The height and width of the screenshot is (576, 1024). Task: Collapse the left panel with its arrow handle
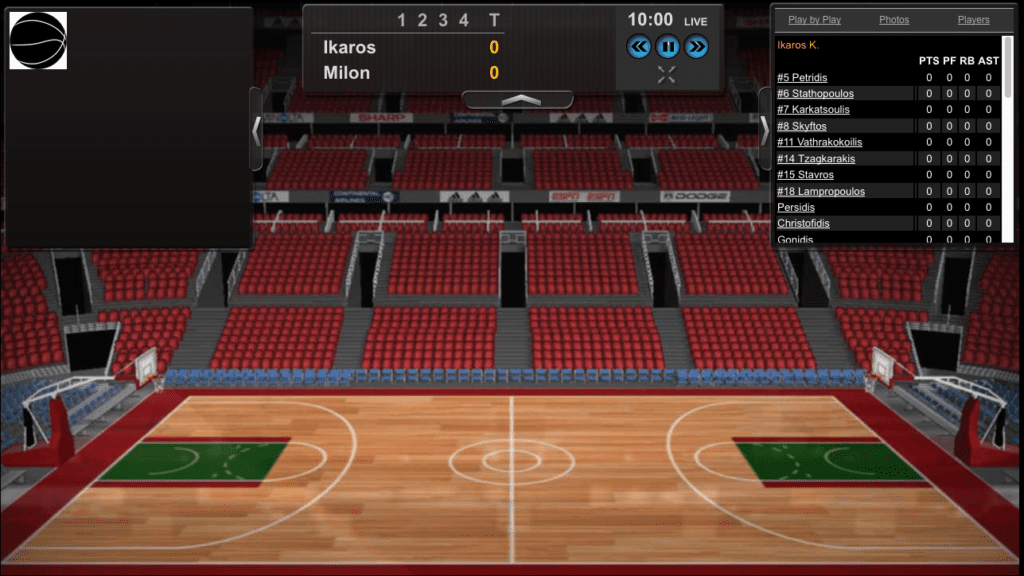tap(256, 129)
